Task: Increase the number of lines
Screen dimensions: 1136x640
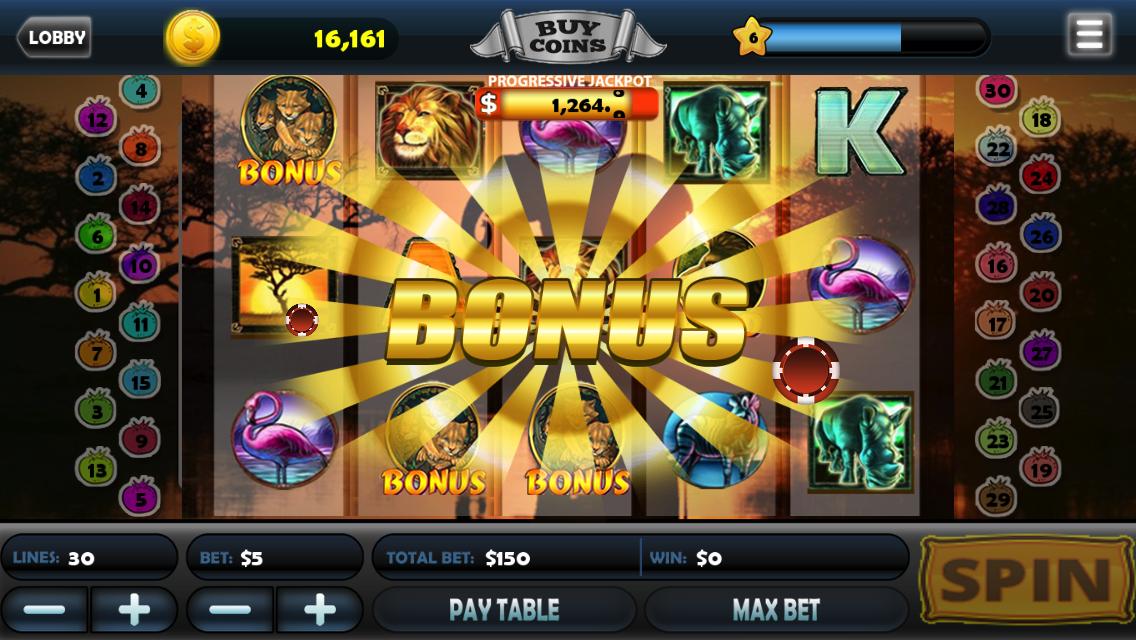Action: pyautogui.click(x=134, y=609)
